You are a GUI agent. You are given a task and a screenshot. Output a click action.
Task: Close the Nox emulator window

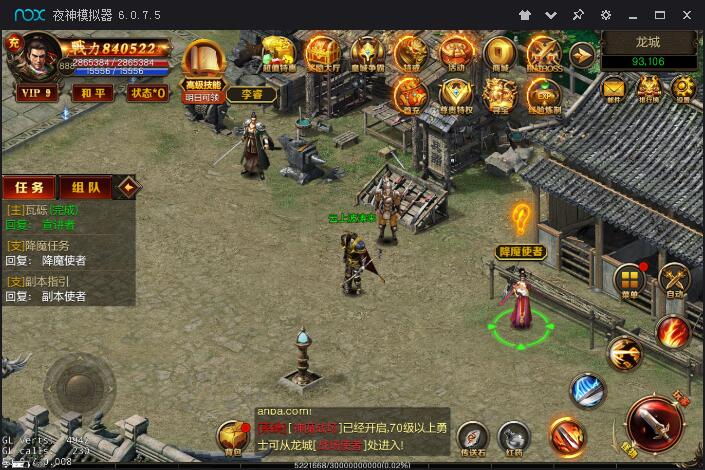coord(687,14)
